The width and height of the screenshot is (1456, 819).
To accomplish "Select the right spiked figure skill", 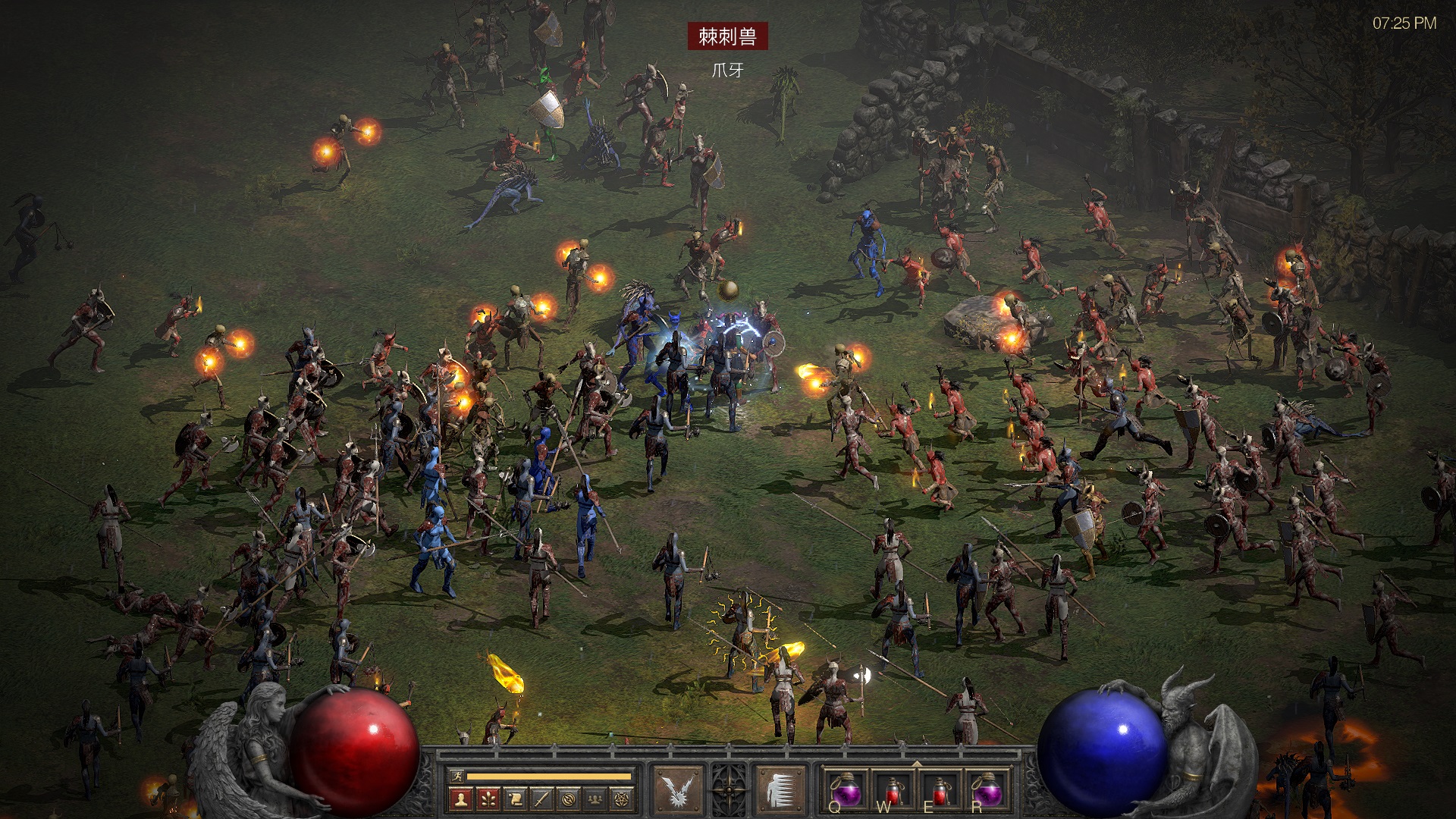I will [780, 790].
